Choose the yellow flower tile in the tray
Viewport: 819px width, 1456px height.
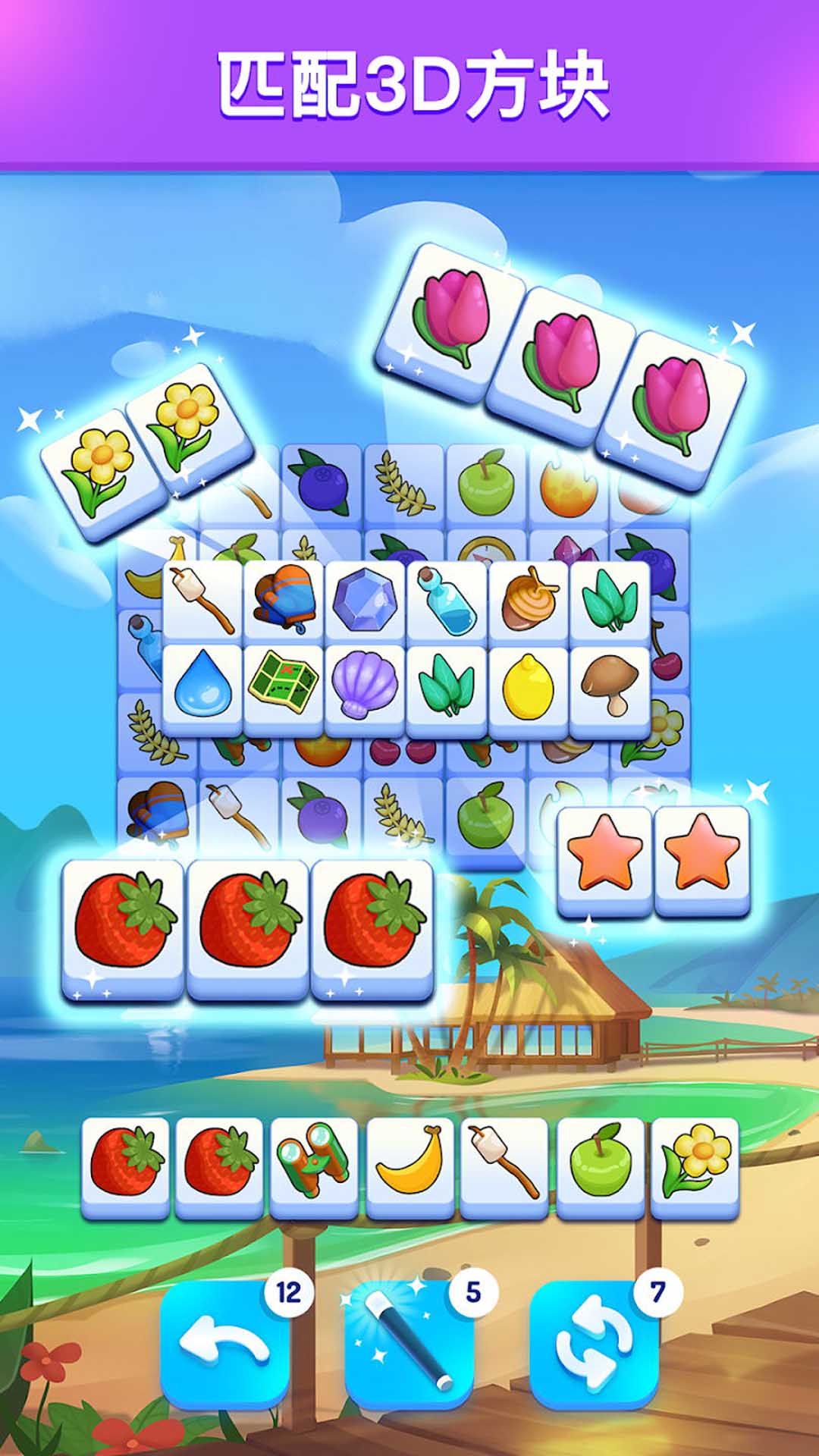point(695,1165)
